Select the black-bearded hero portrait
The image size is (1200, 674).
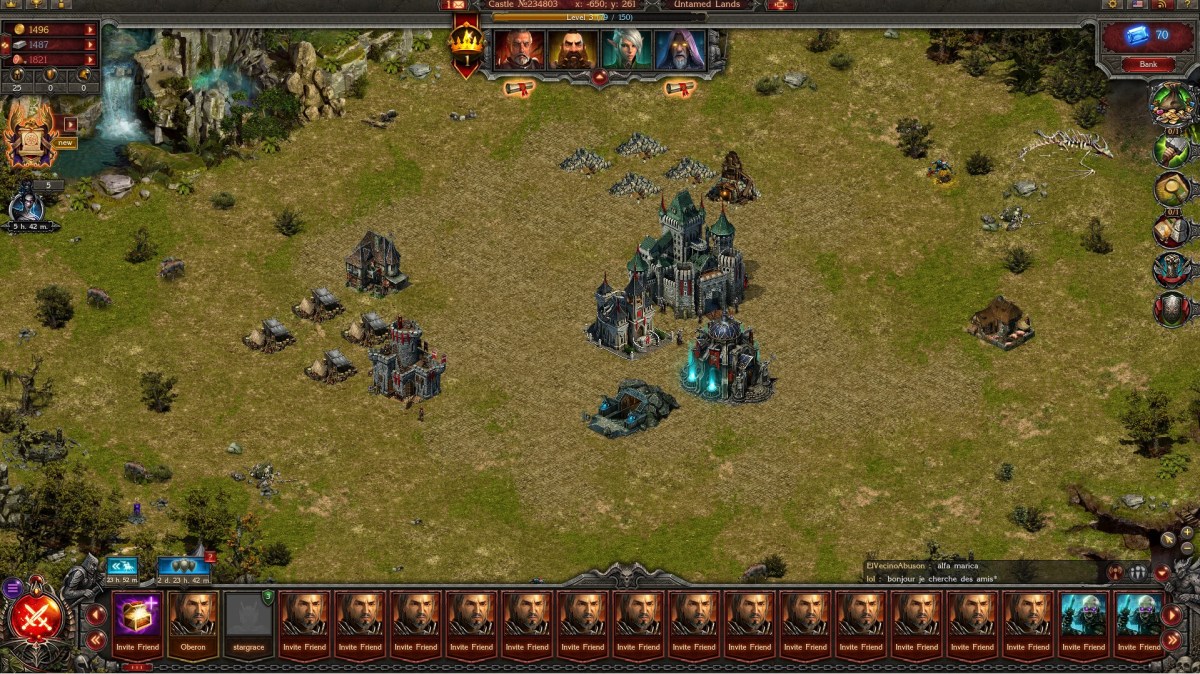tap(573, 48)
